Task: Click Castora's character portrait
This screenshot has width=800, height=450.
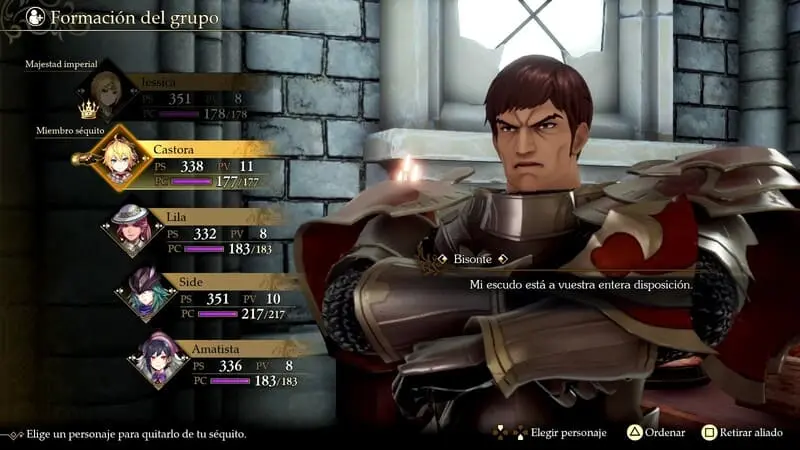Action: (113, 159)
